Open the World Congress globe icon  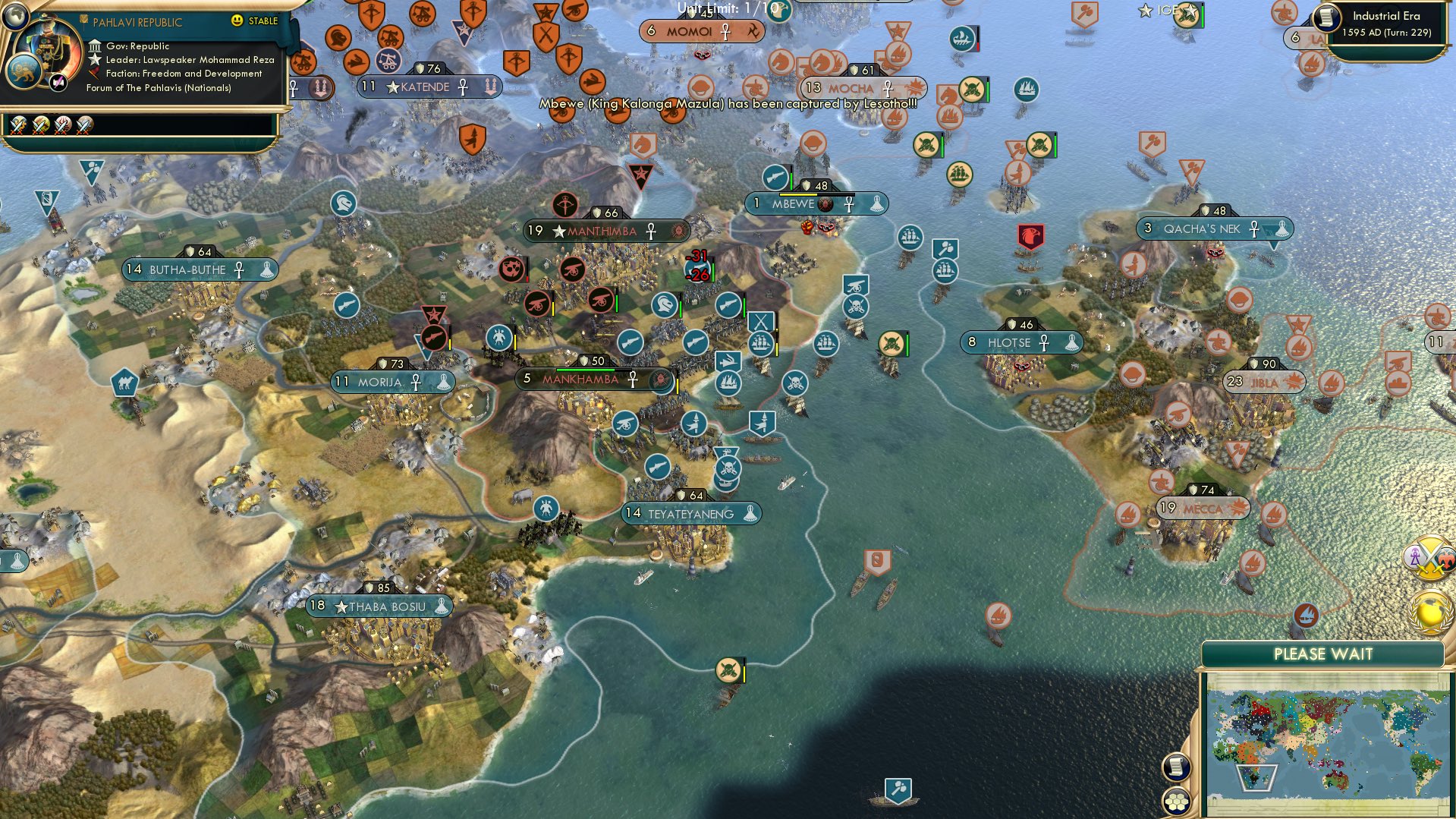1429,612
